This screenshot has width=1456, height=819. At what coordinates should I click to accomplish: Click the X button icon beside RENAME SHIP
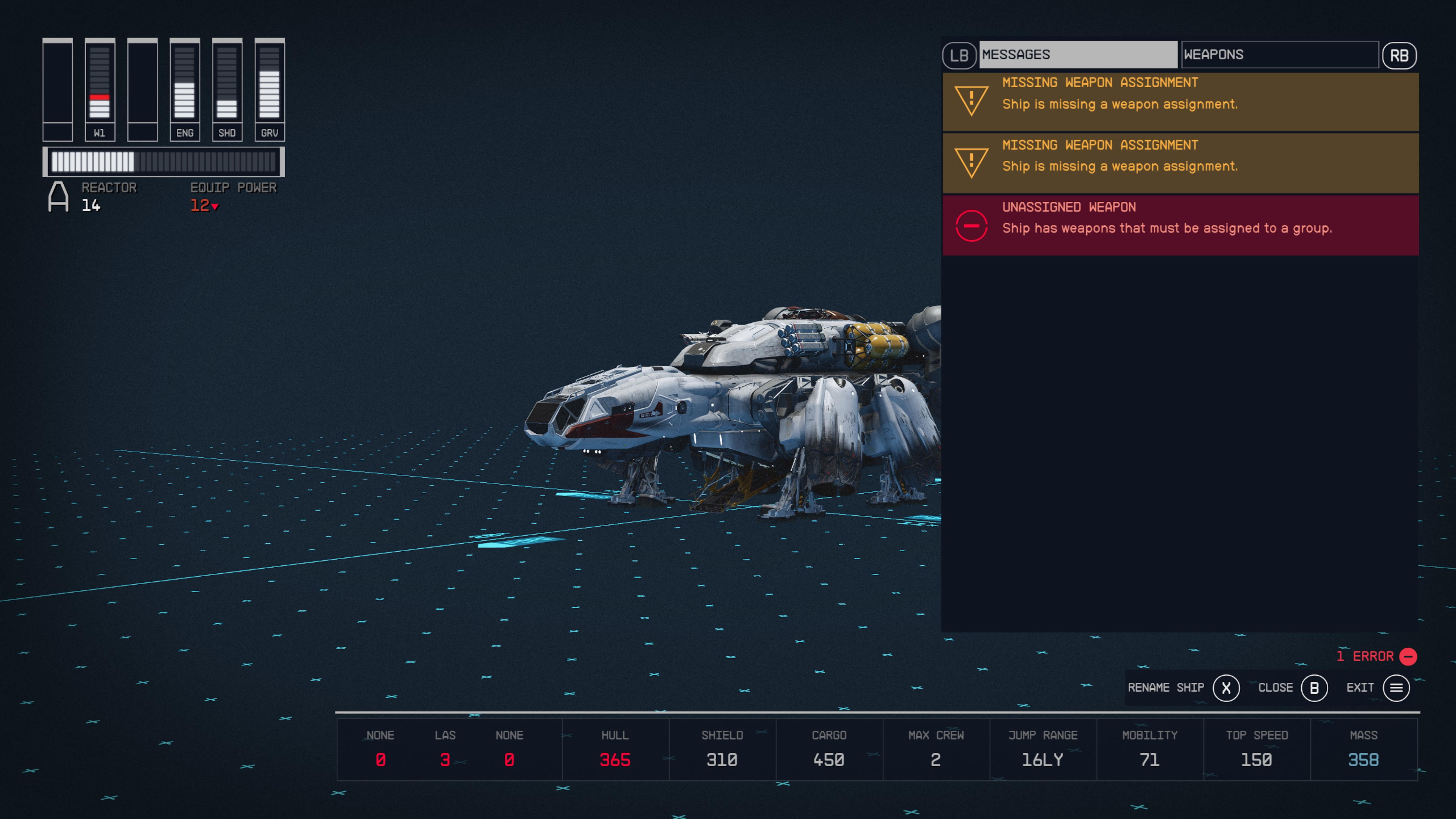coord(1226,688)
